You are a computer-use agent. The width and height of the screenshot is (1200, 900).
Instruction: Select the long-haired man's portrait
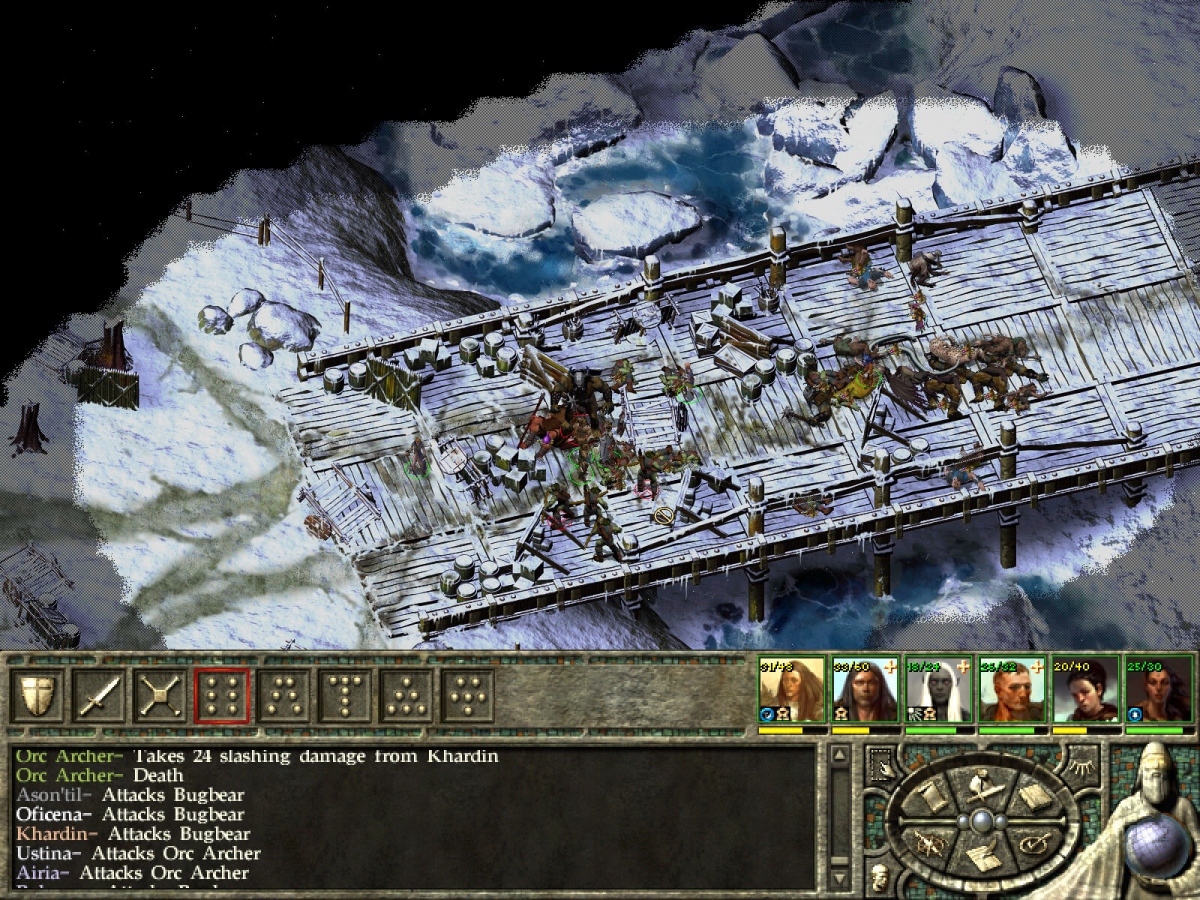(x=866, y=690)
